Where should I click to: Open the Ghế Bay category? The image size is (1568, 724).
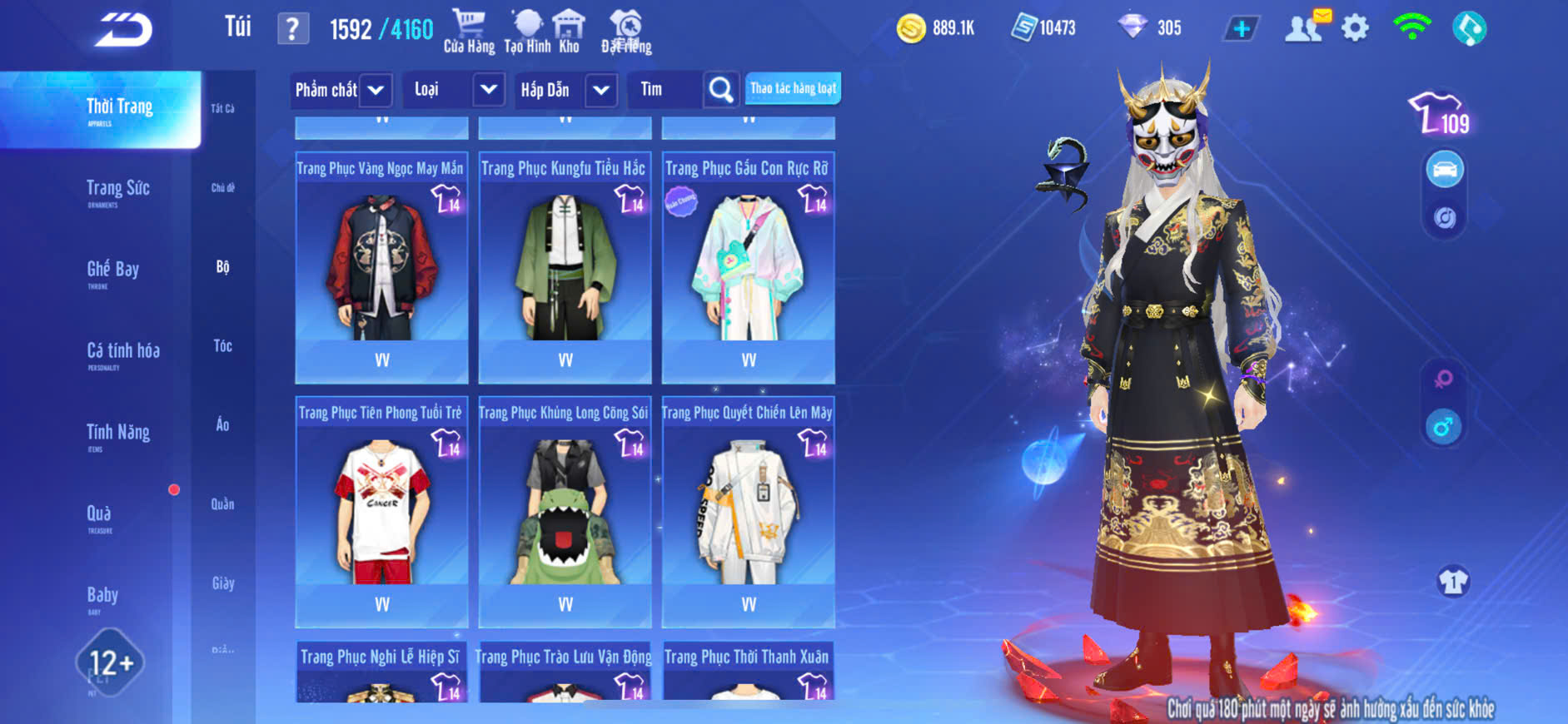pyautogui.click(x=112, y=272)
